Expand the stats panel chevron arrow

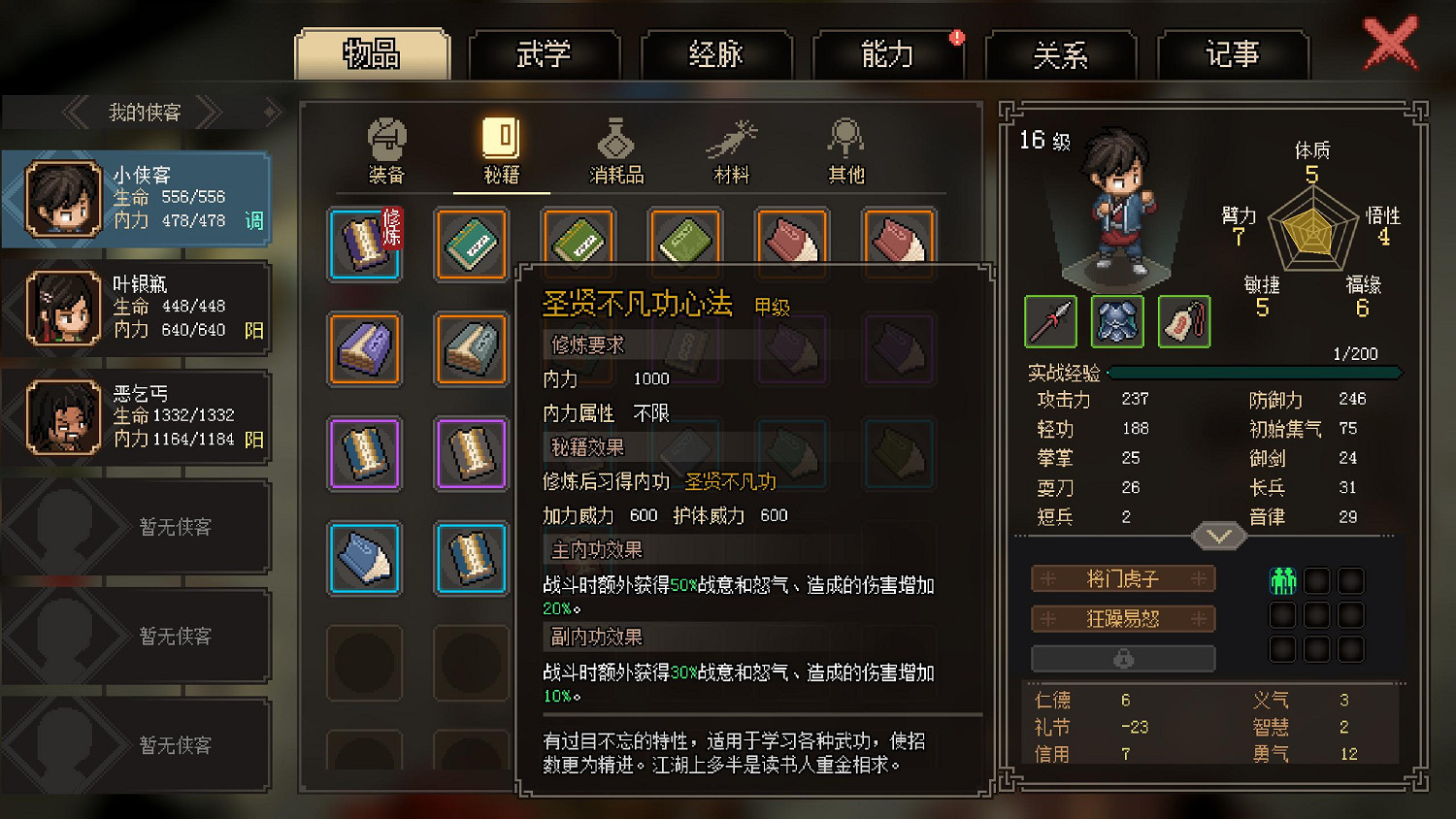coord(1218,536)
